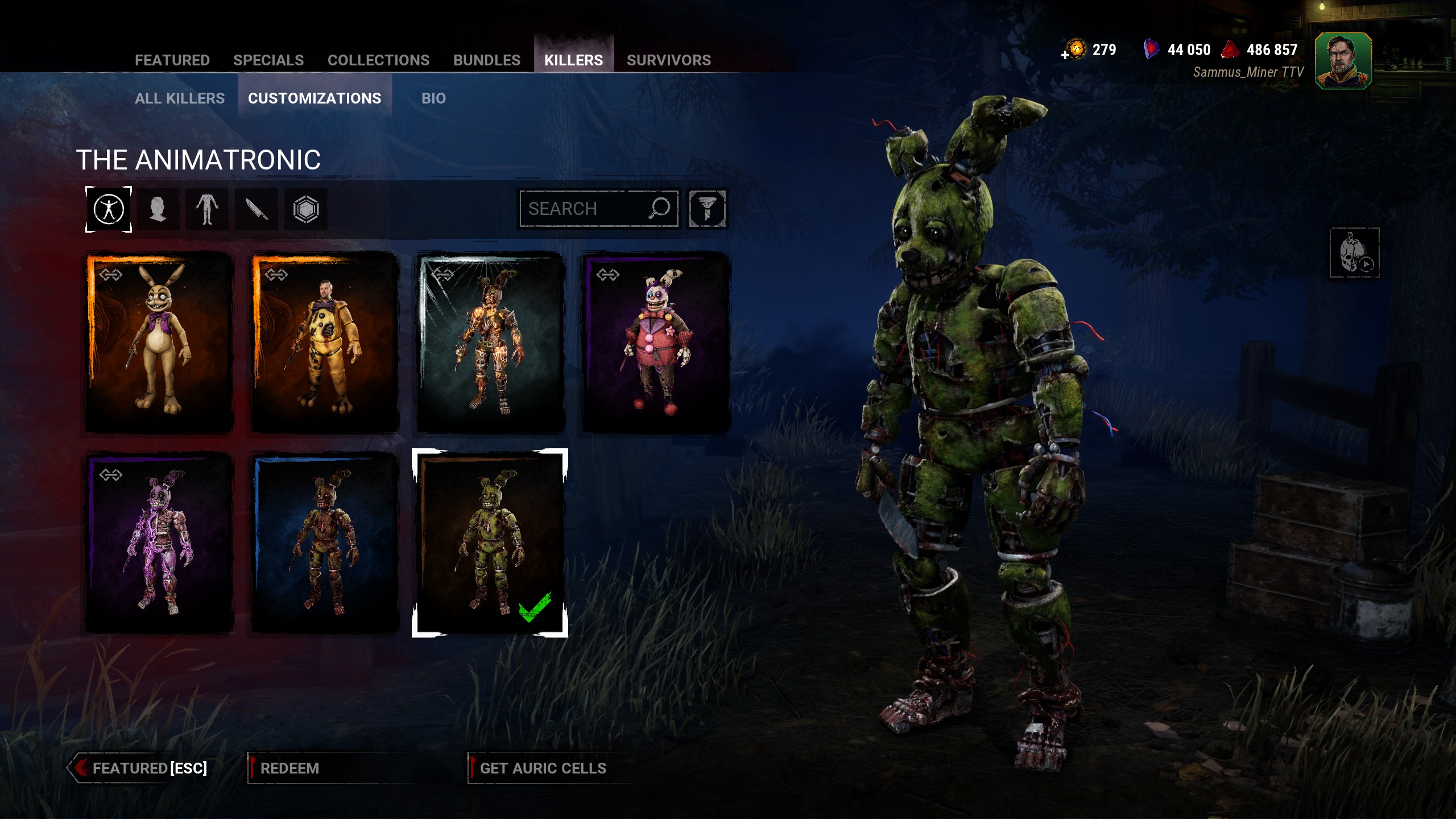Filter by head cosmetics icon

click(x=158, y=209)
